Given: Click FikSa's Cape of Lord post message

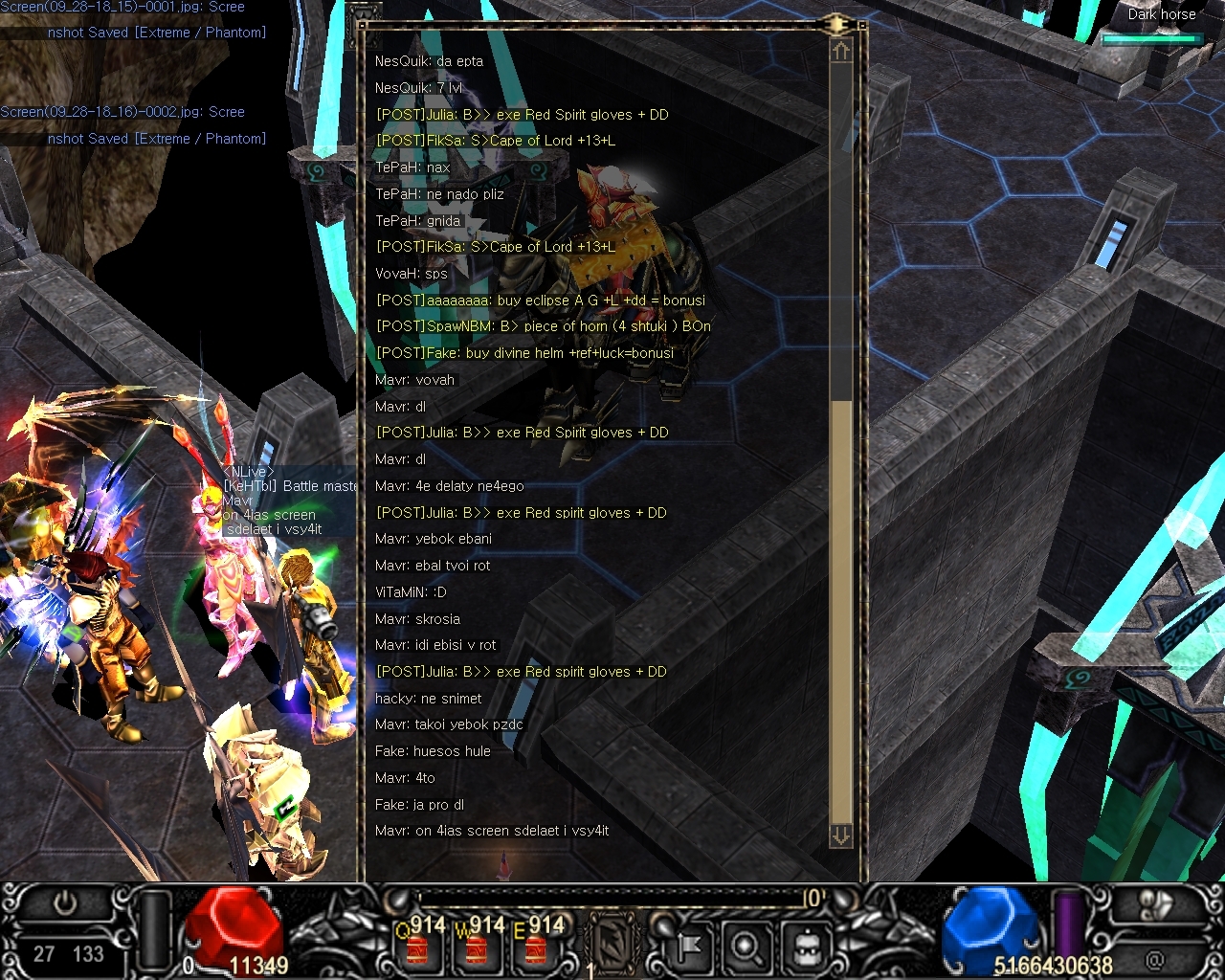Looking at the screenshot, I should (496, 141).
